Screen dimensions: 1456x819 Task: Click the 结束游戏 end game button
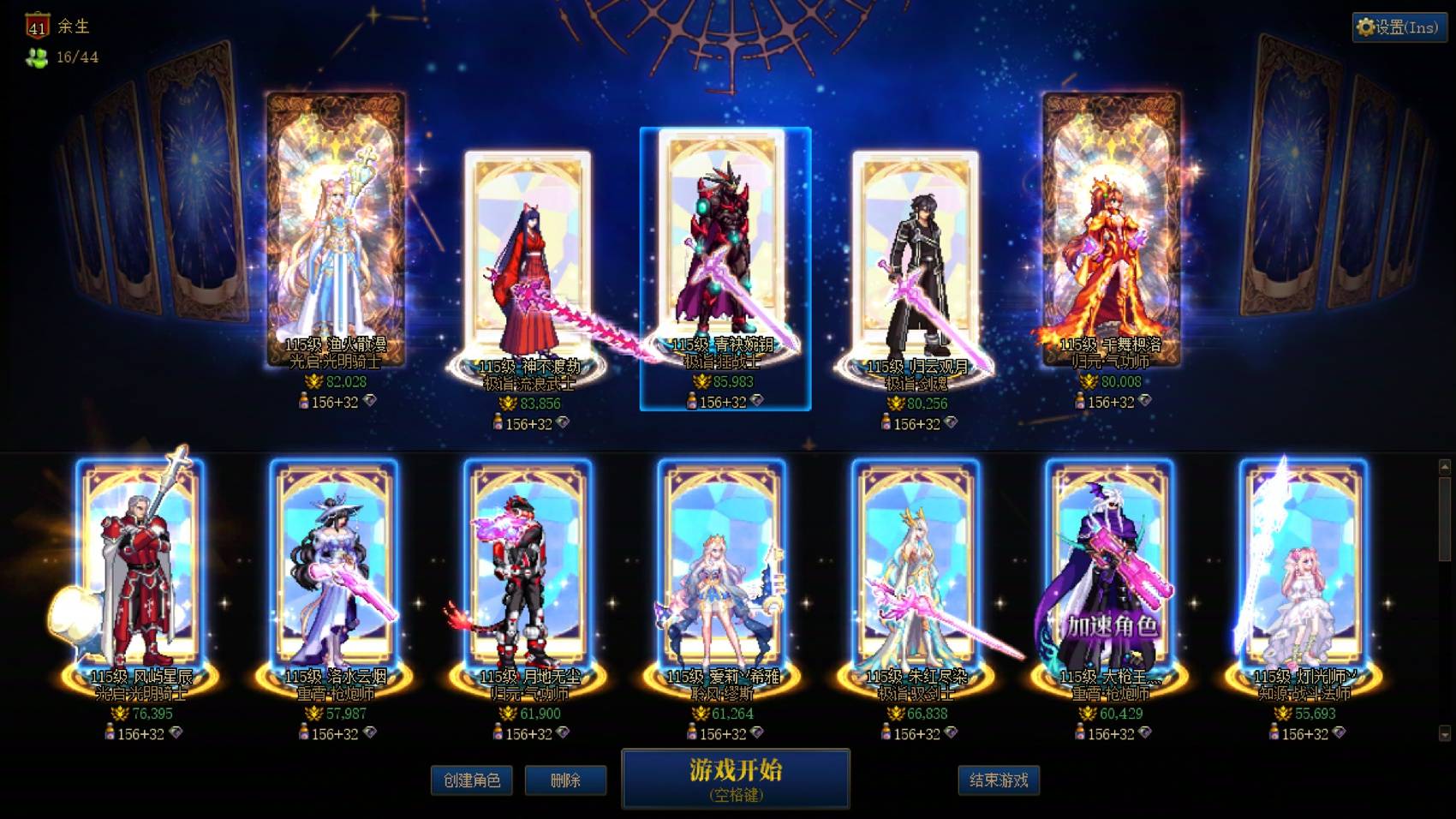pyautogui.click(x=1000, y=780)
